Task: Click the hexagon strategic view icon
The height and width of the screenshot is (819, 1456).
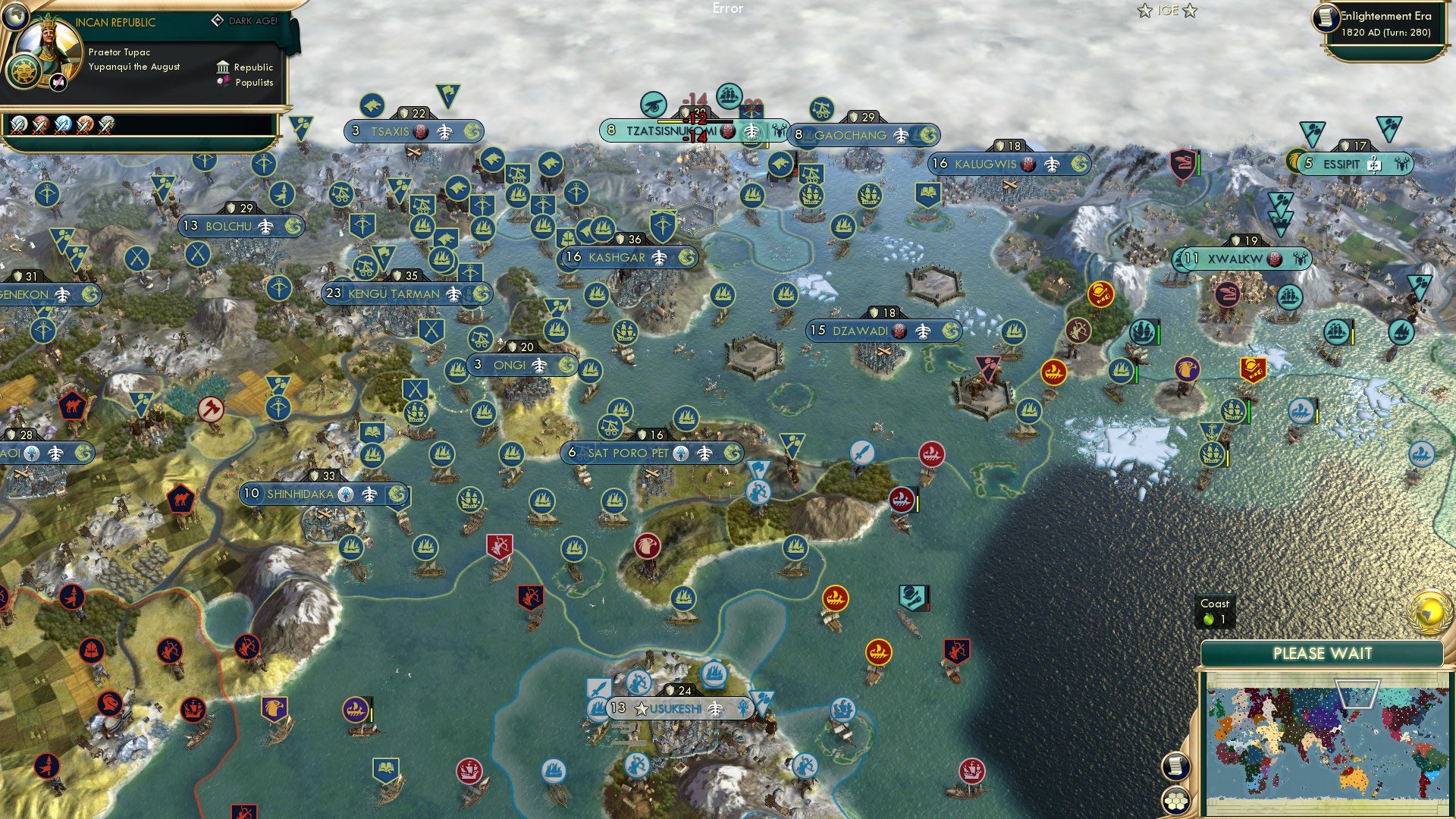Action: (1178, 801)
